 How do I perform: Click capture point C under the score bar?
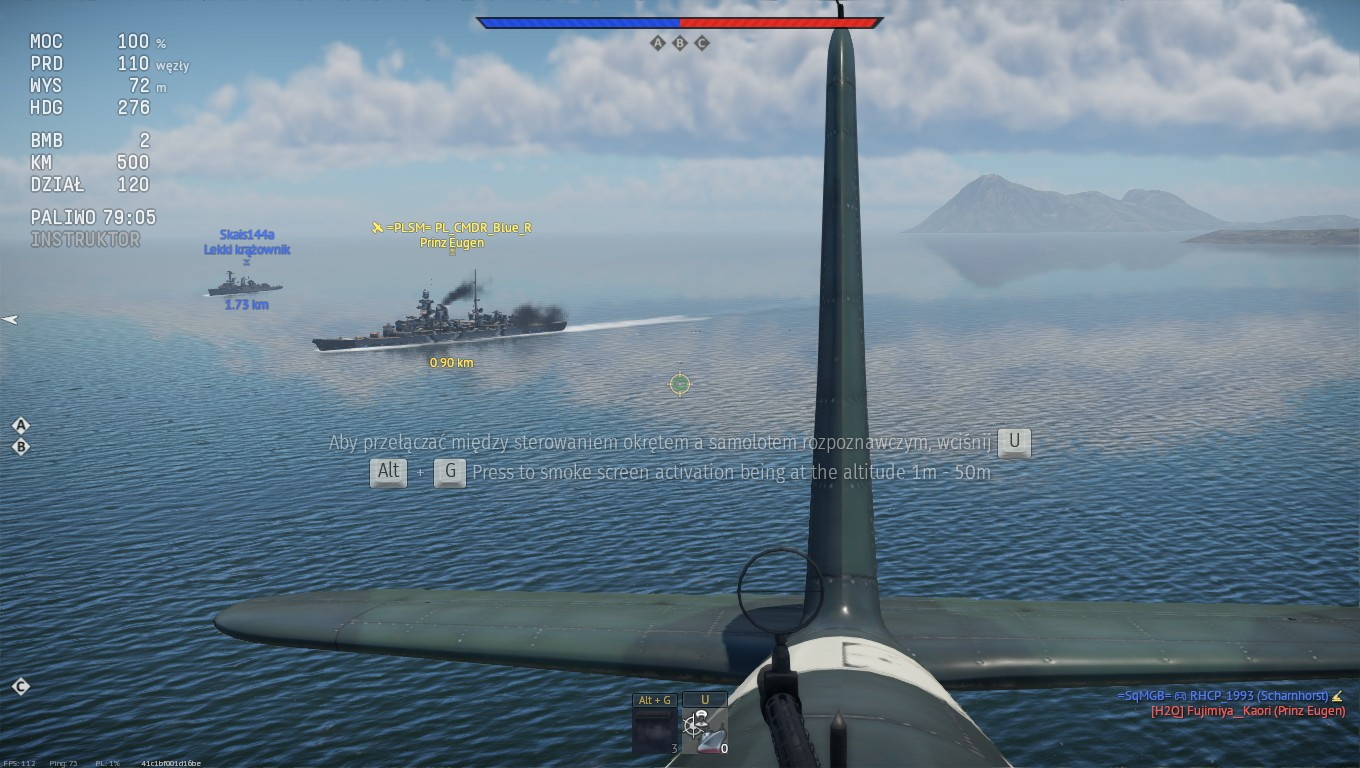(x=702, y=43)
